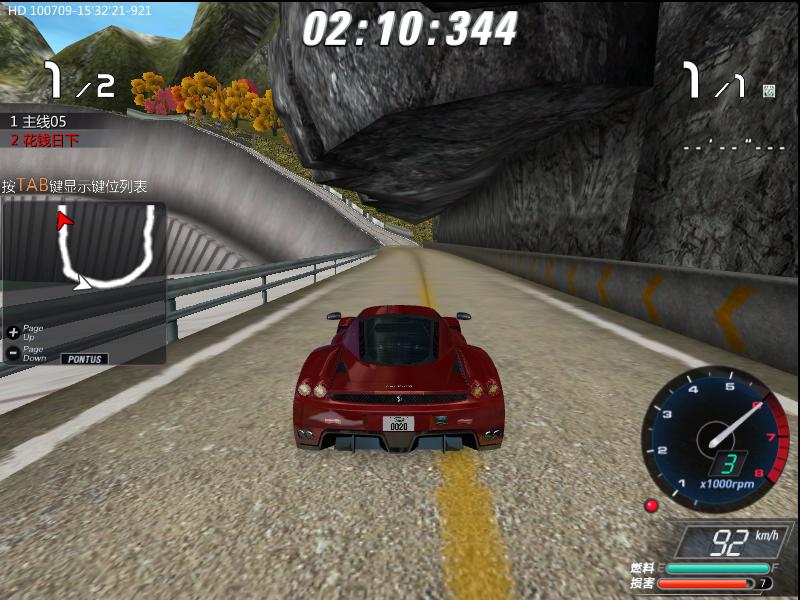Click the white arrow marker on the minimap
Image resolution: width=800 pixels, height=600 pixels.
pyautogui.click(x=84, y=284)
